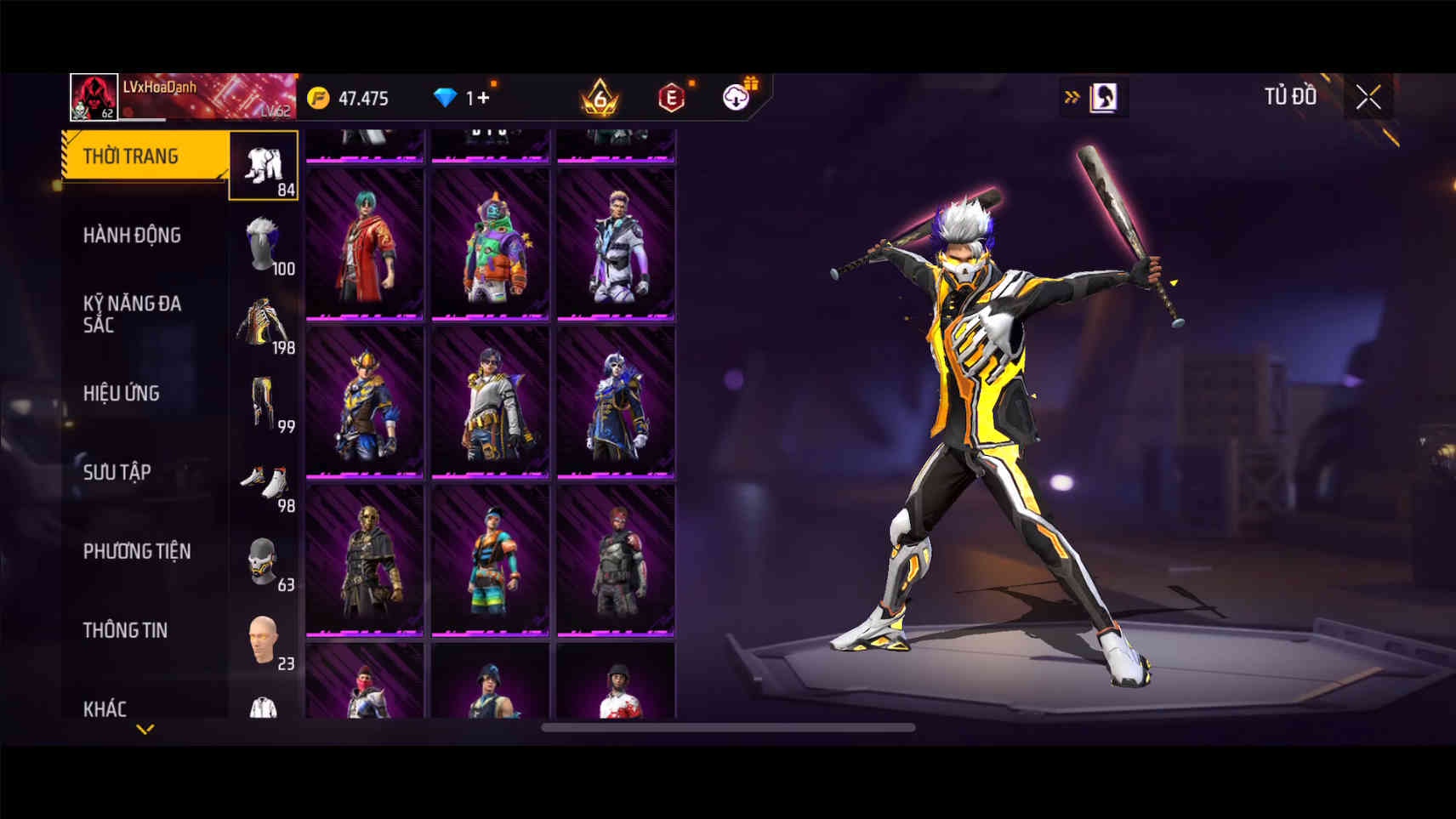Close the wardrobe with the X button
This screenshot has width=1456, height=819.
tap(1368, 98)
